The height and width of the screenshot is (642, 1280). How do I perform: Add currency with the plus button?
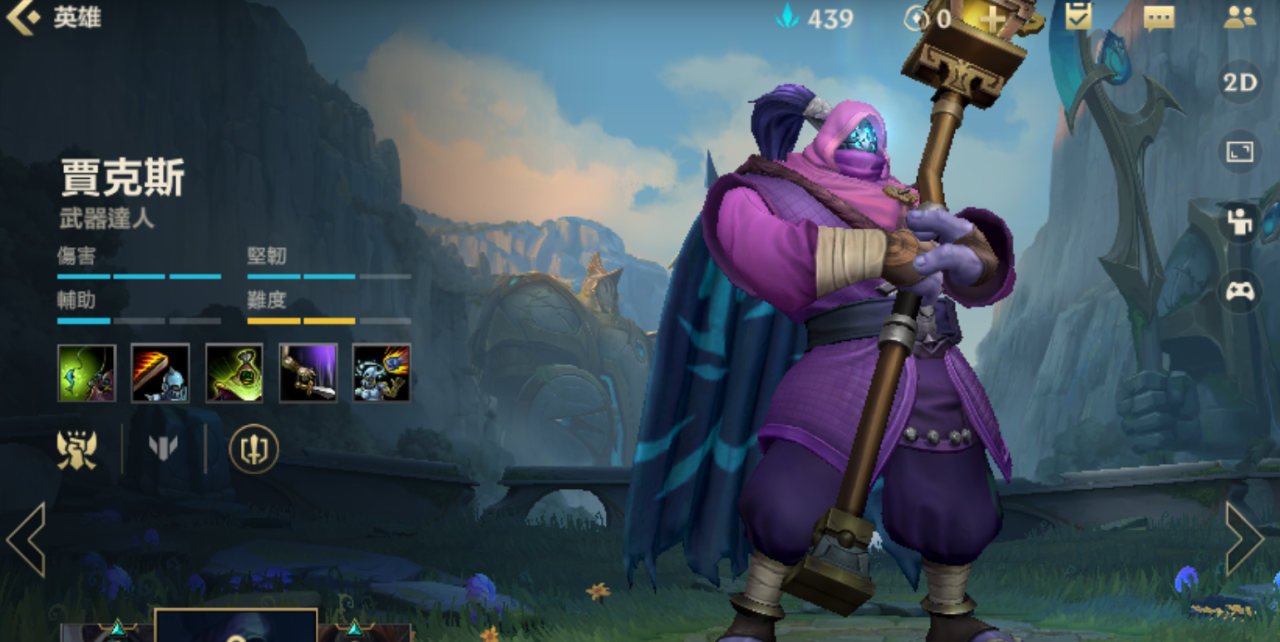[x=991, y=18]
